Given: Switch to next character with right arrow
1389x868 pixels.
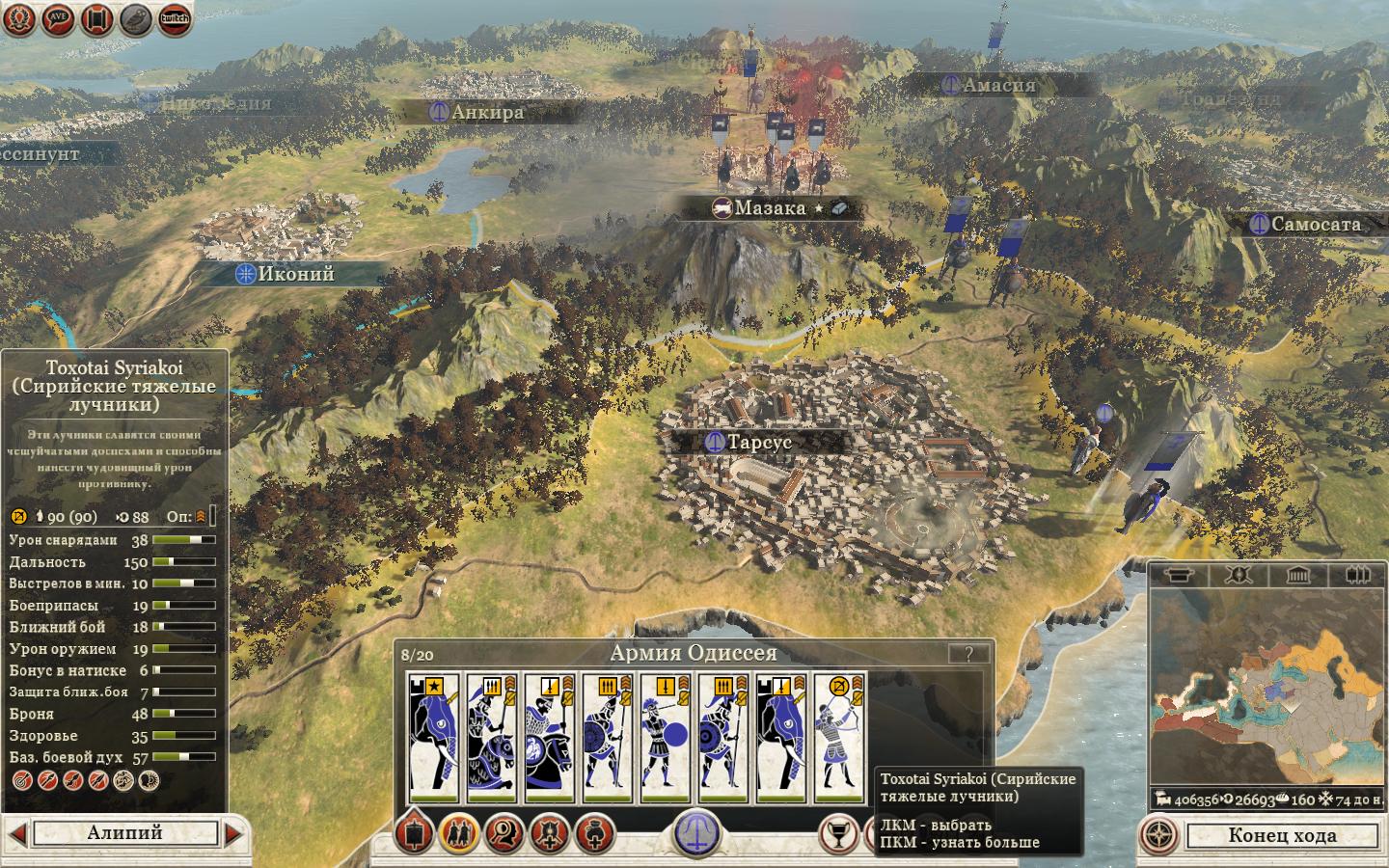Looking at the screenshot, I should (x=234, y=833).
